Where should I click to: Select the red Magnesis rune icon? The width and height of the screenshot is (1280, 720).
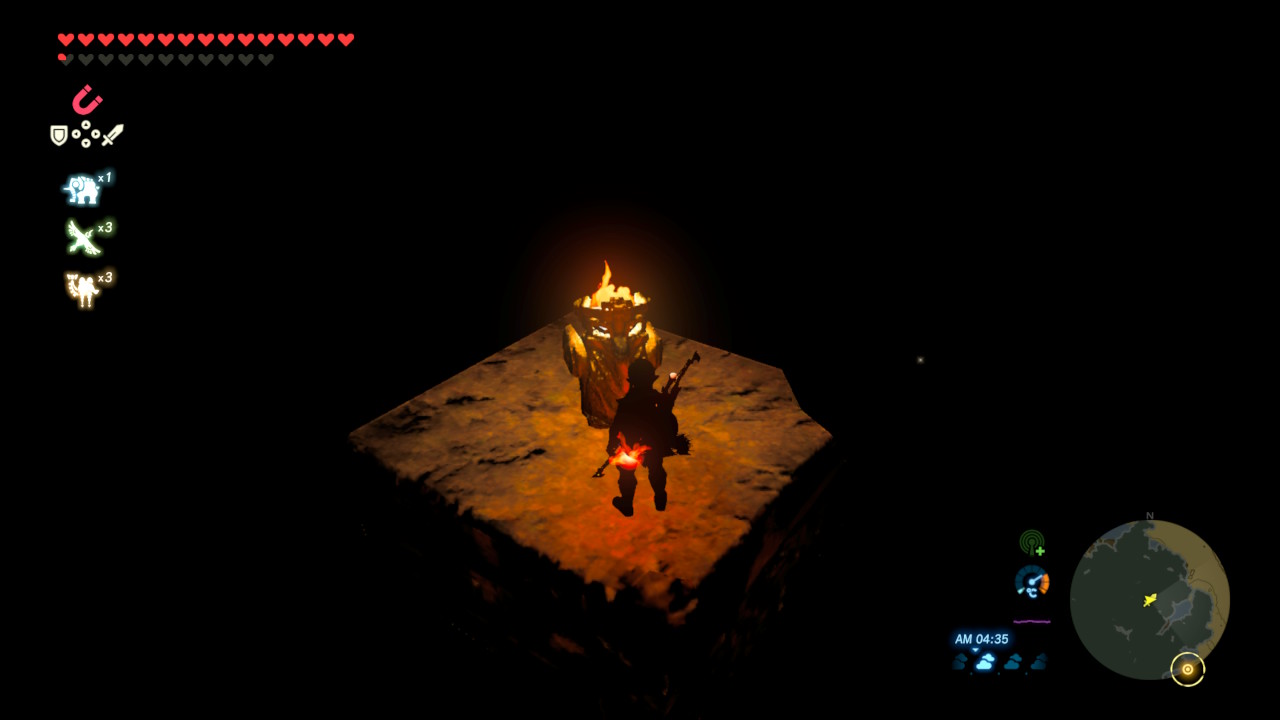pos(86,100)
